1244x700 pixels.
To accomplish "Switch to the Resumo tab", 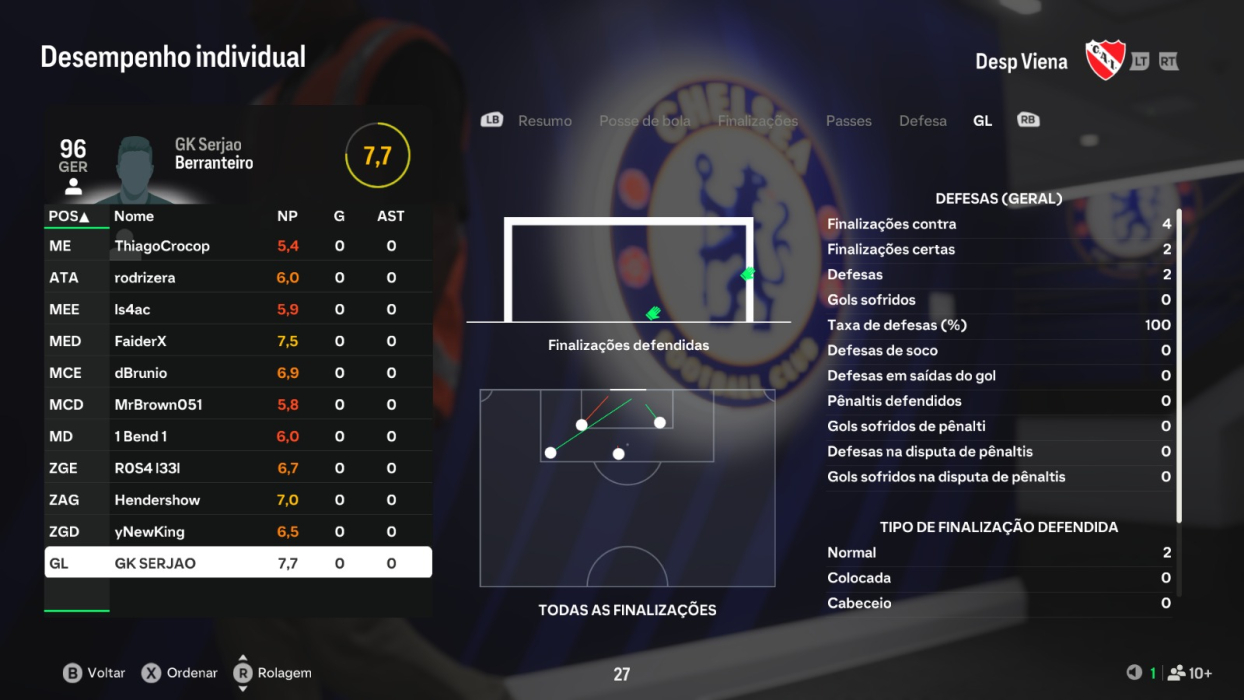I will coord(544,121).
